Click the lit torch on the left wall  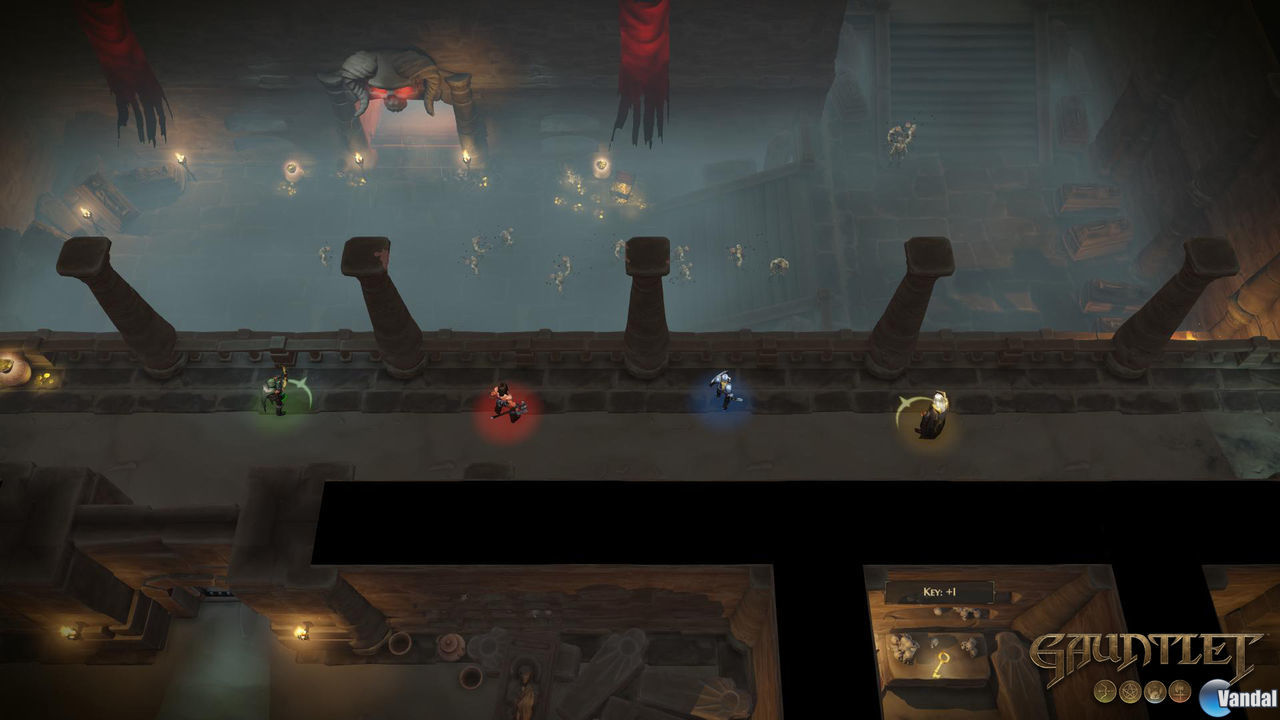pos(182,155)
